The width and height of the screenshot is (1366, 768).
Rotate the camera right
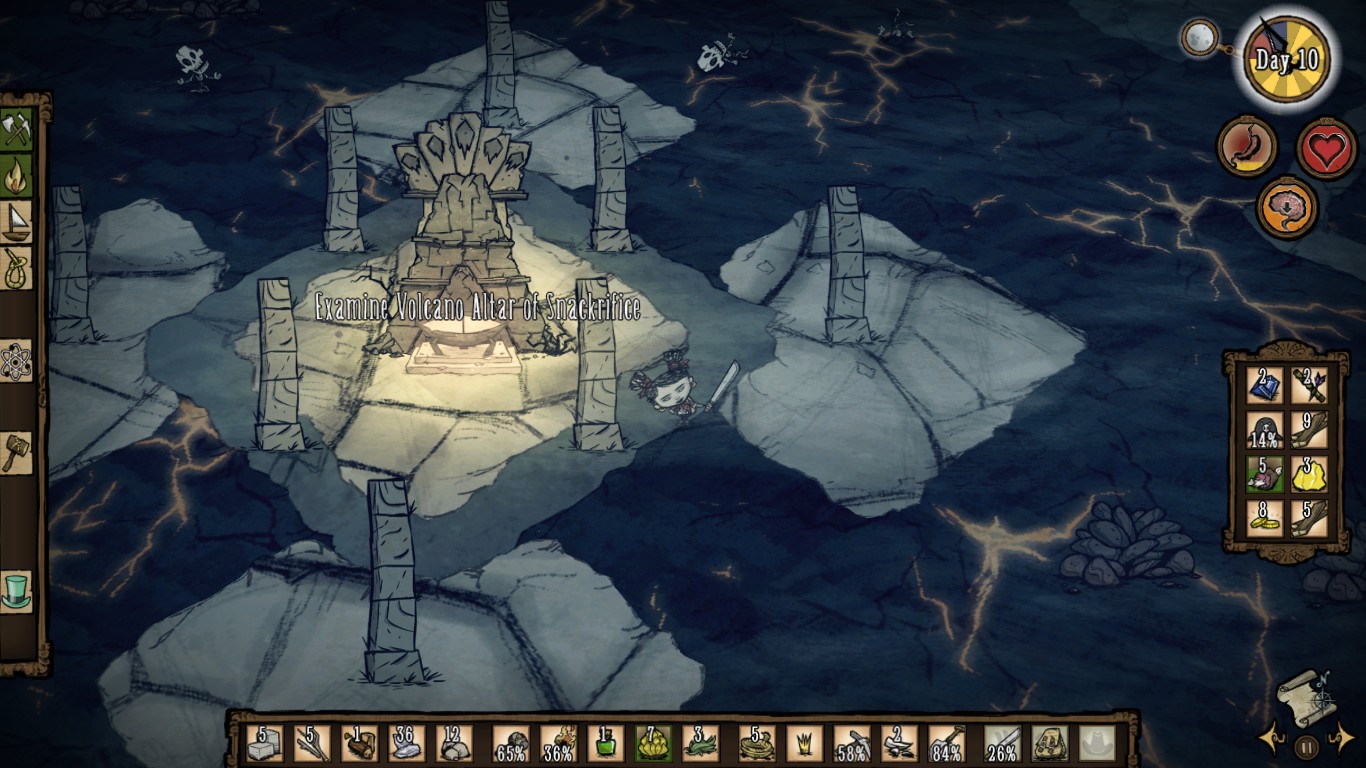[1339, 739]
